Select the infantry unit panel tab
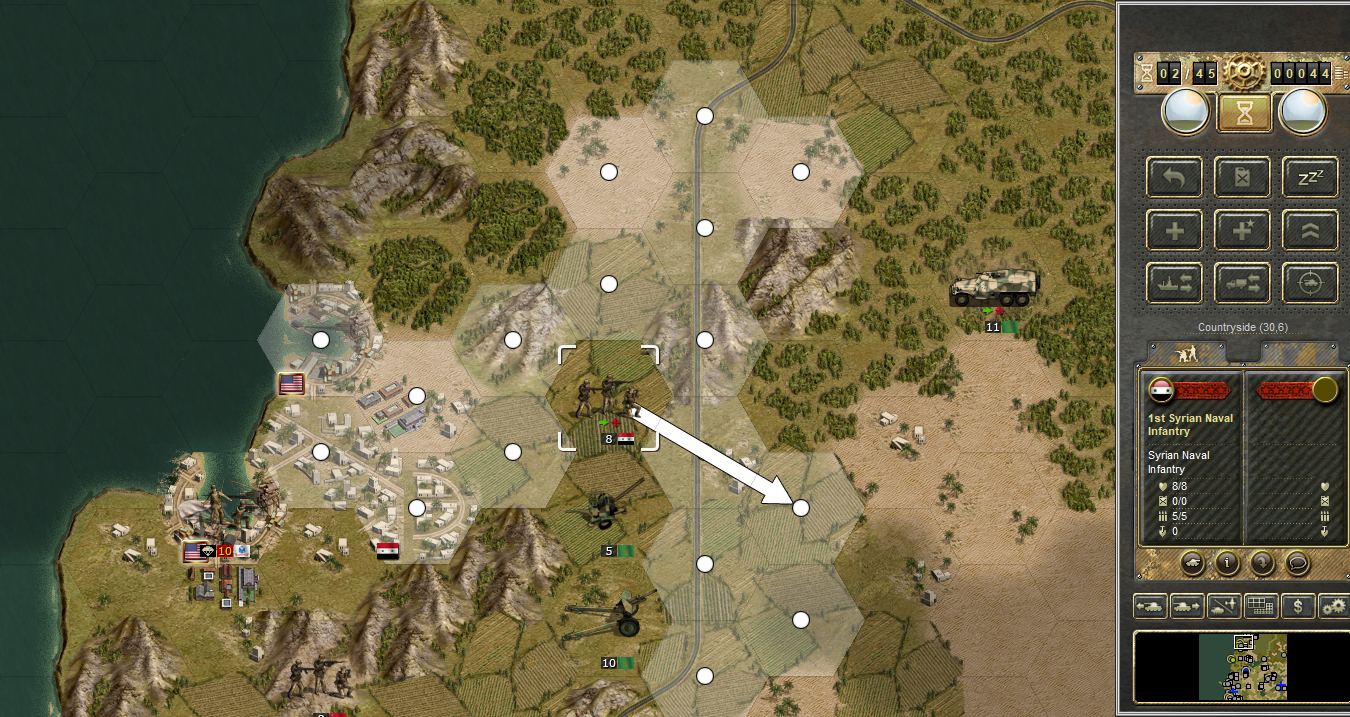 (x=1187, y=354)
